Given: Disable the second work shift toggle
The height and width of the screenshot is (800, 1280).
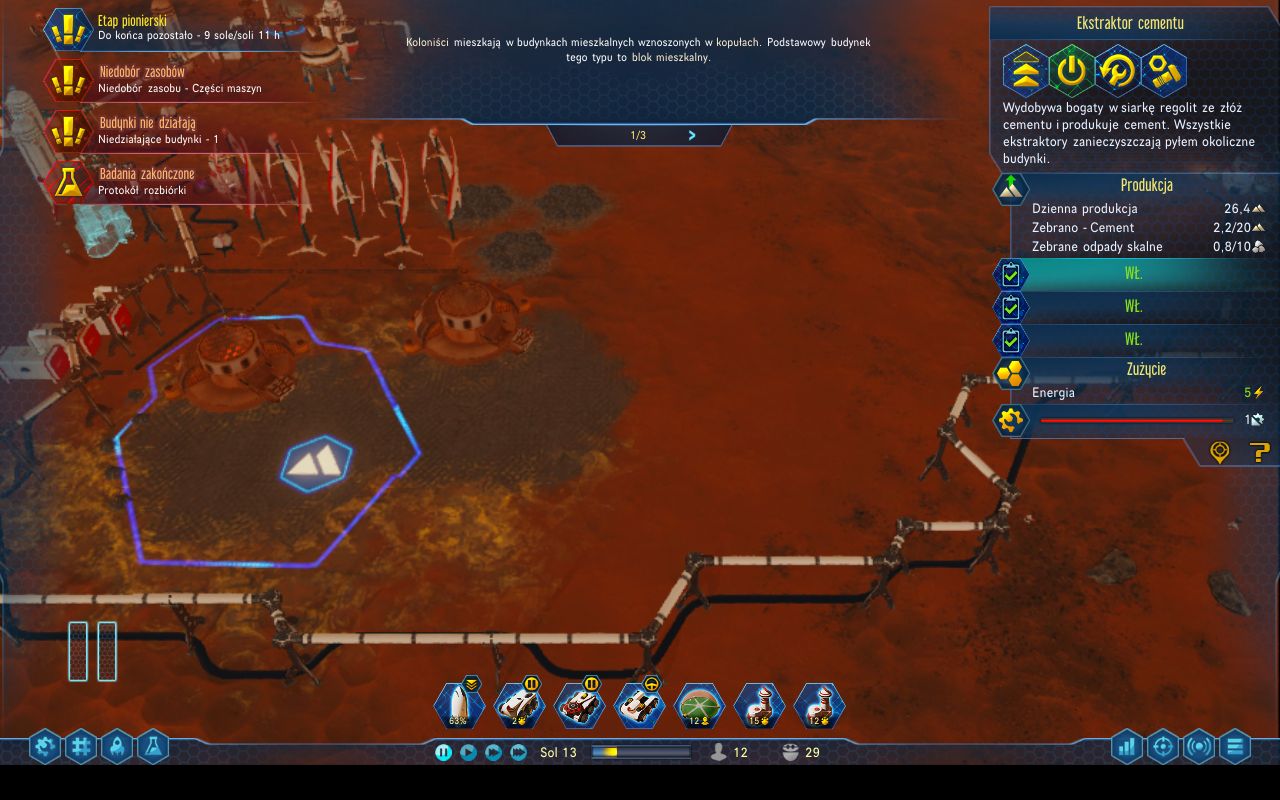Looking at the screenshot, I should tap(1010, 307).
